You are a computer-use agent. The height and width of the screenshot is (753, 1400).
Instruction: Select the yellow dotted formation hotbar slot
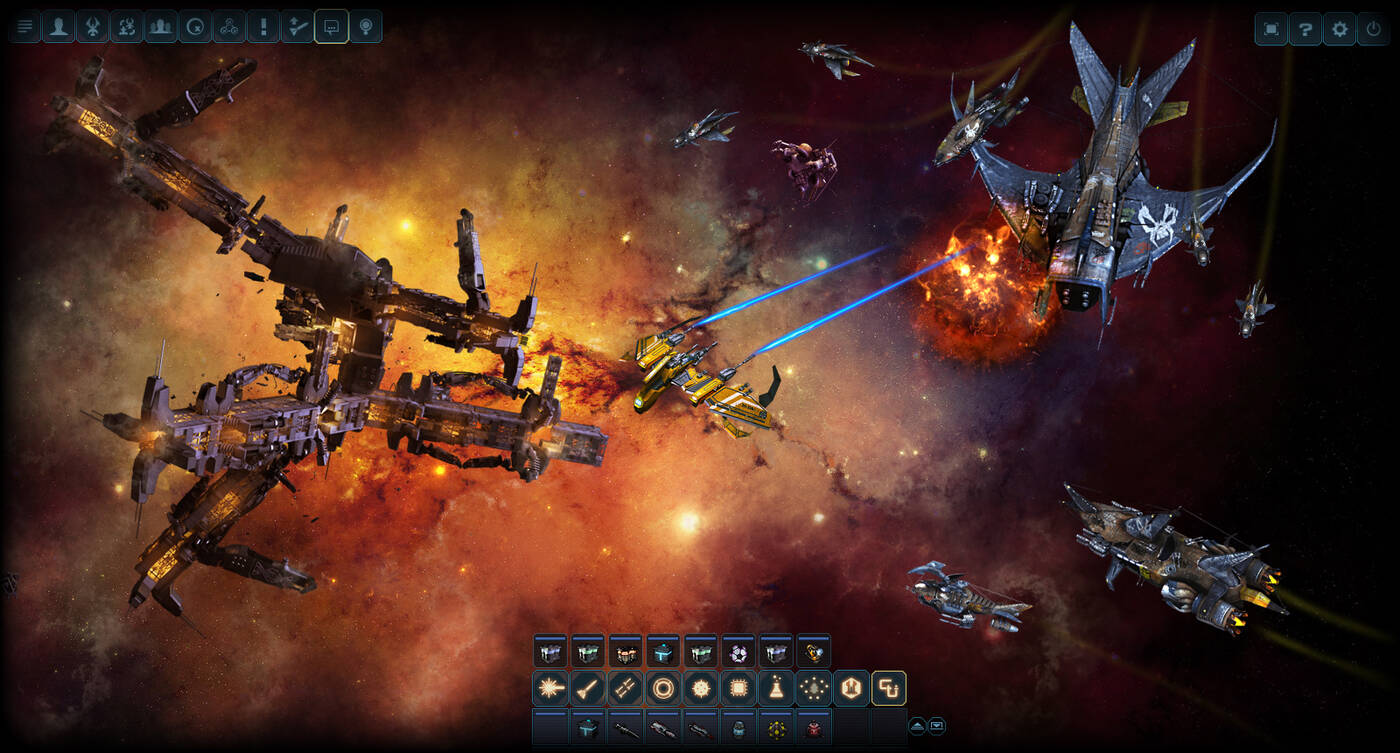coord(776,728)
